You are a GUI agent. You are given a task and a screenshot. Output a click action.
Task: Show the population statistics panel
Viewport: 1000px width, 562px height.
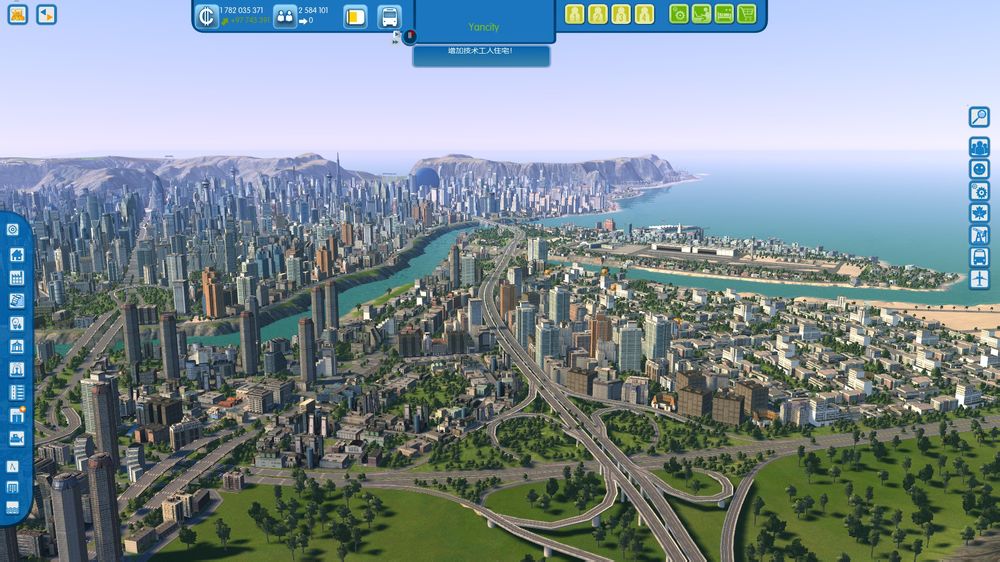[x=285, y=16]
